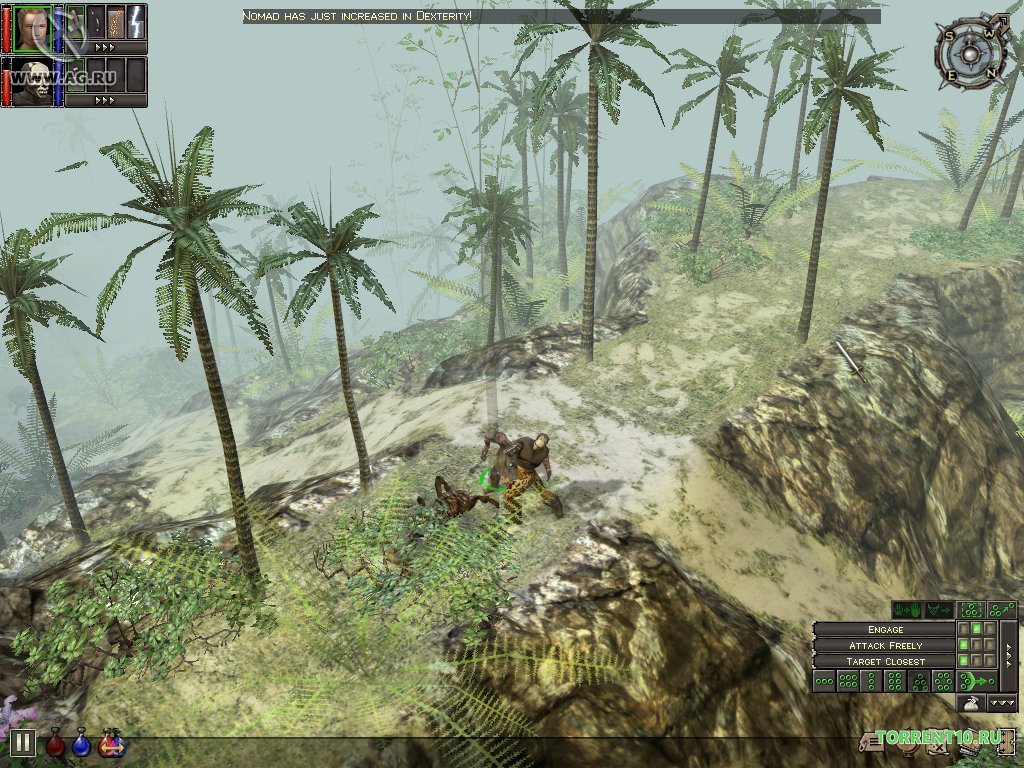
Task: Click the collect loot bag button
Action: tap(970, 704)
